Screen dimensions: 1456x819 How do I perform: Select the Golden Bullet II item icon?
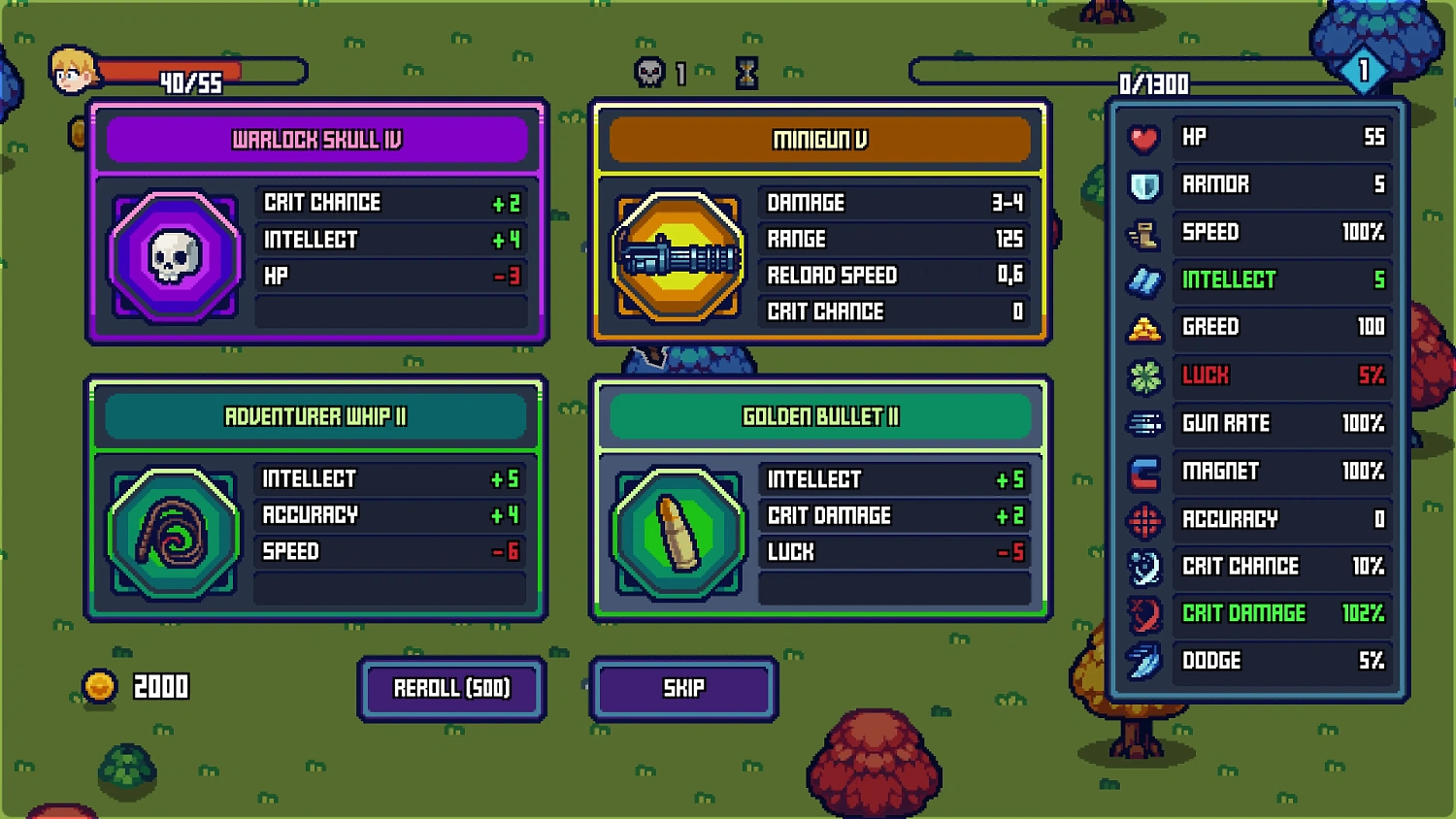click(678, 532)
